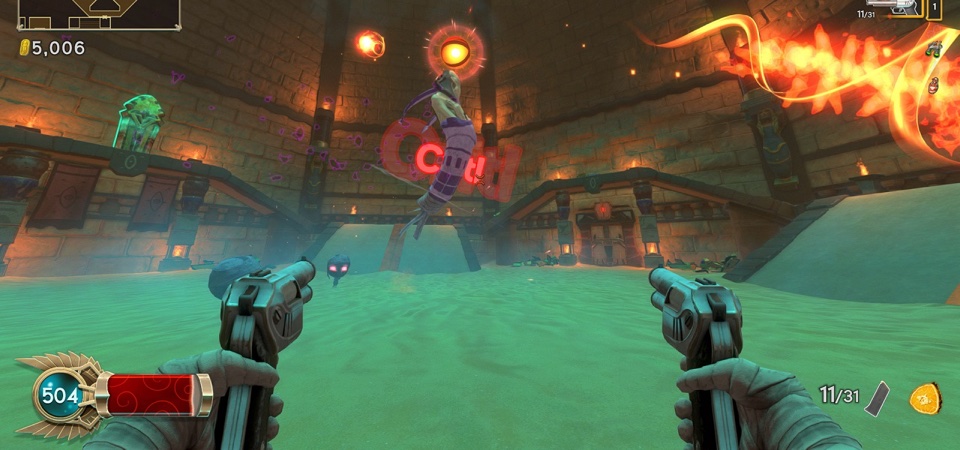This screenshot has height=450, width=960.
Task: Open the minimap panel
Action: (99, 13)
